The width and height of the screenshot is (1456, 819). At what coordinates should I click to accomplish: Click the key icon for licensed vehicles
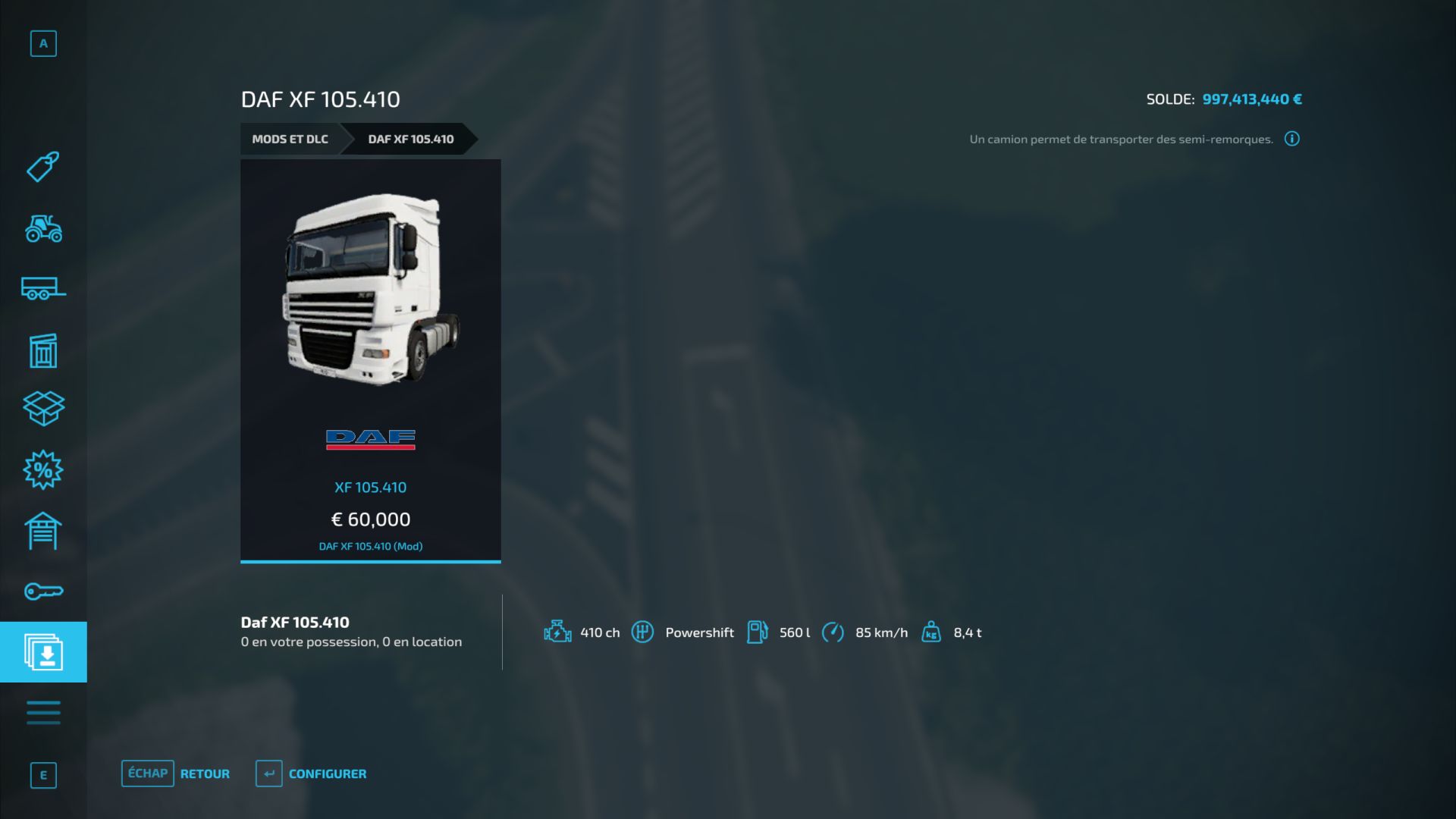[x=43, y=591]
